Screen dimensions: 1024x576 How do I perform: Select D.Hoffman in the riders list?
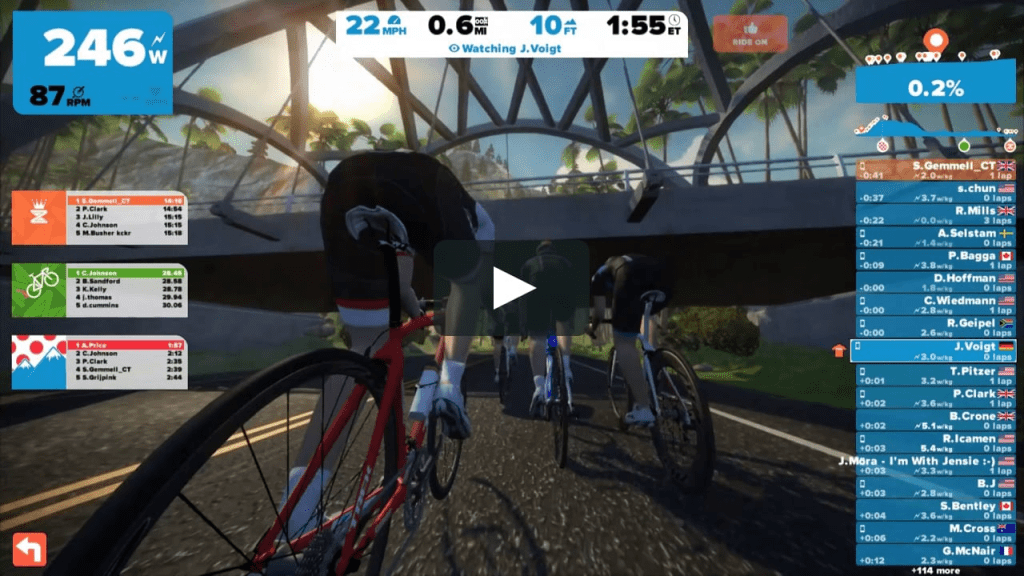pyautogui.click(x=936, y=282)
